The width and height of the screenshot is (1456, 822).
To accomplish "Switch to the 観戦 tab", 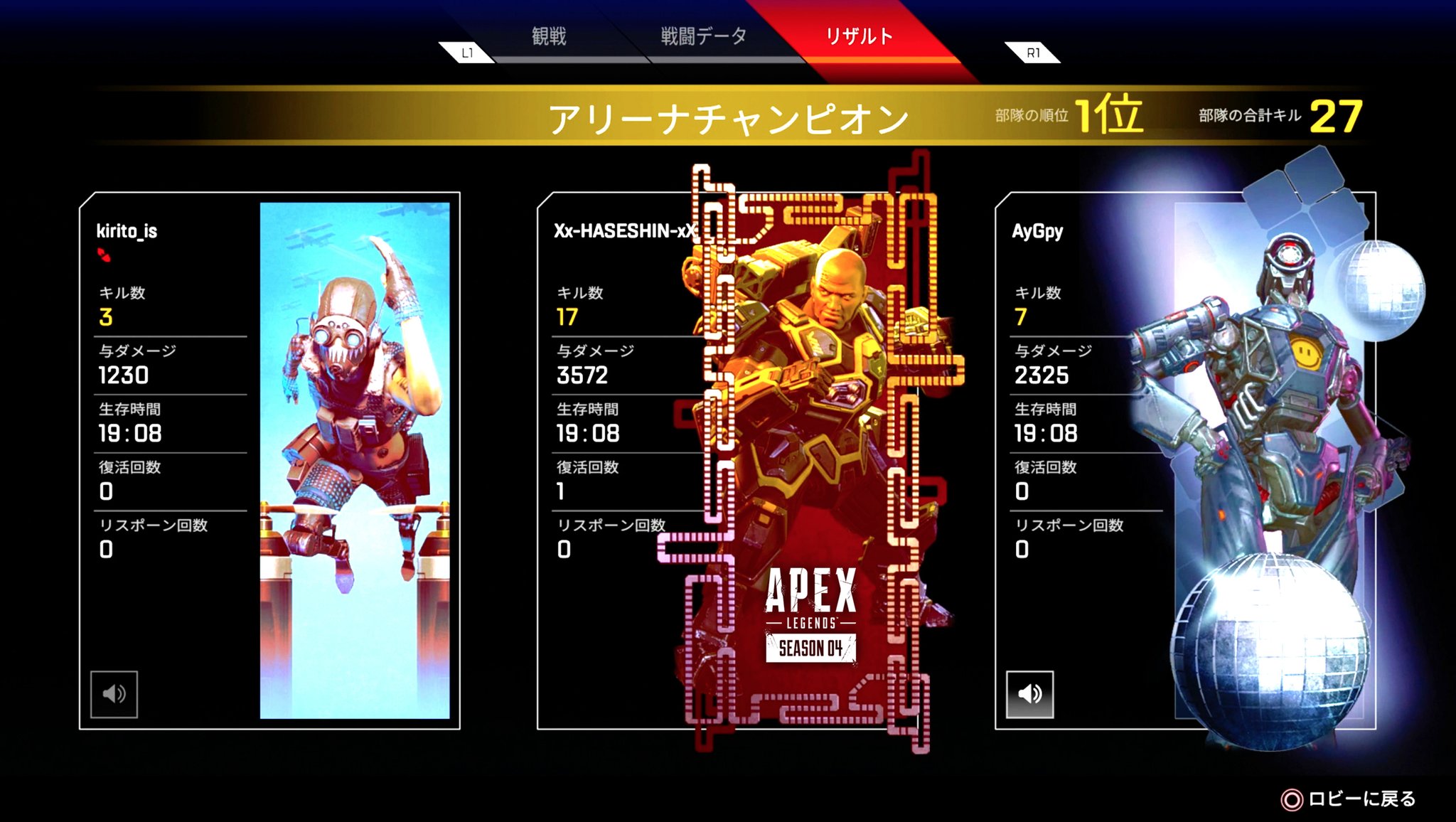I will 547,33.
